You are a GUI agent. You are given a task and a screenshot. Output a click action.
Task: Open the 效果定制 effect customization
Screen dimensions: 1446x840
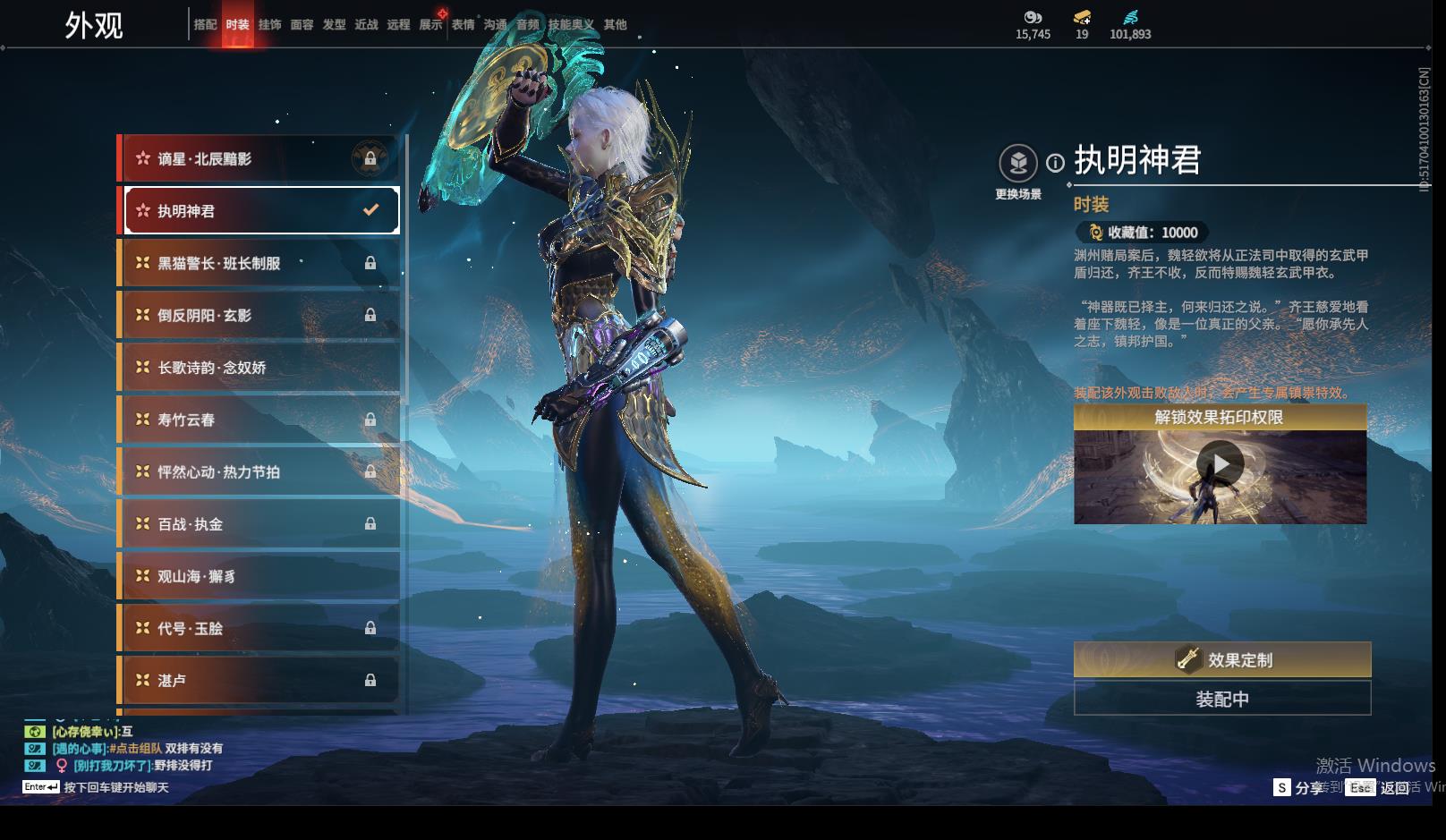[x=1221, y=660]
